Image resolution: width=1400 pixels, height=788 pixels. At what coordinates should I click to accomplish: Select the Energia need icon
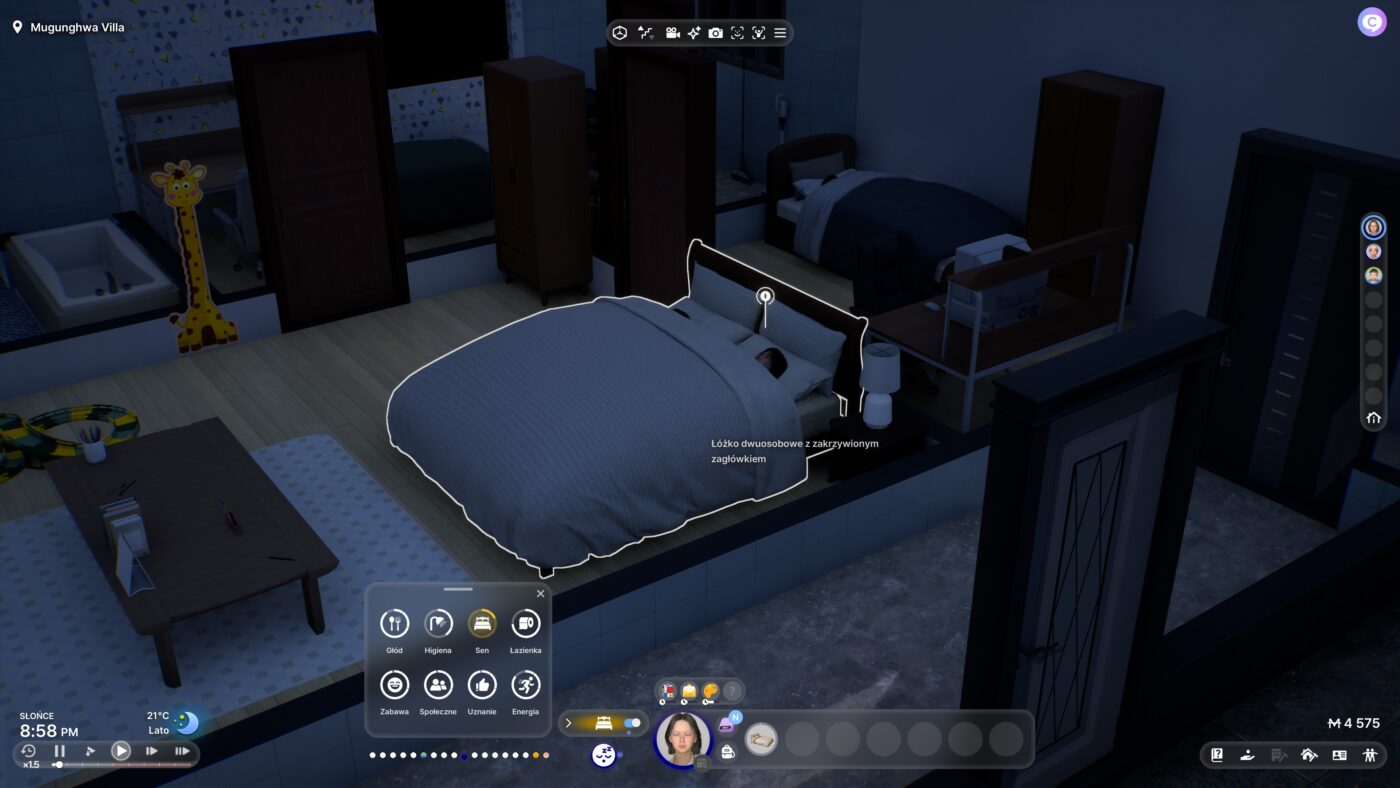tap(526, 685)
